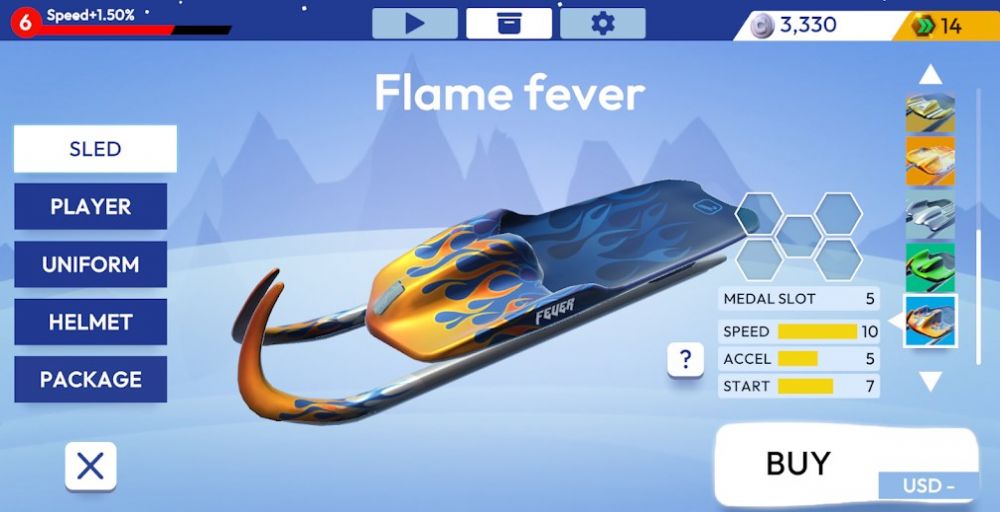The width and height of the screenshot is (1000, 512).
Task: Open the gear settings menu
Action: 603,23
